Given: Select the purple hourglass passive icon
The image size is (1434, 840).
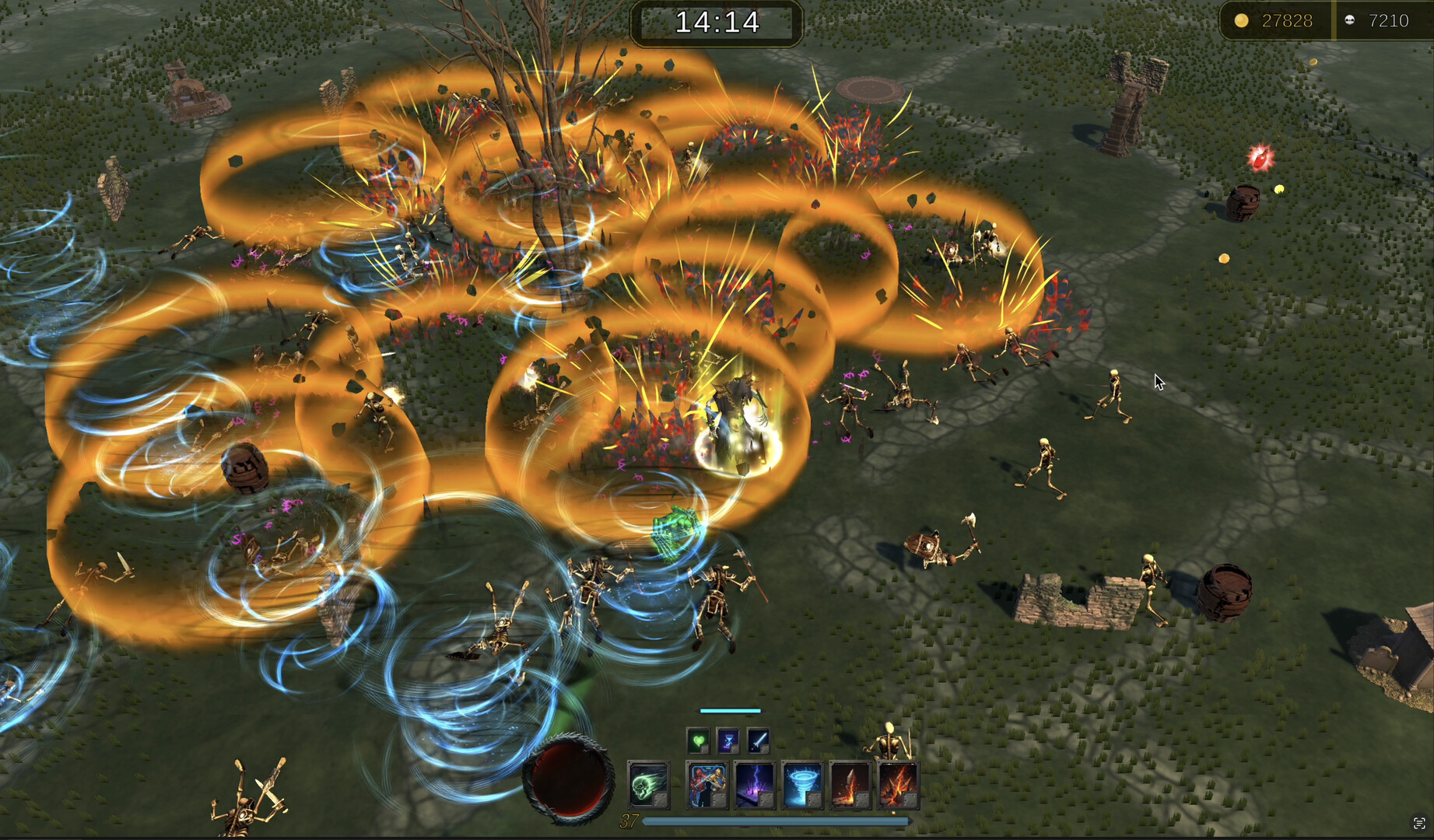Looking at the screenshot, I should (728, 740).
